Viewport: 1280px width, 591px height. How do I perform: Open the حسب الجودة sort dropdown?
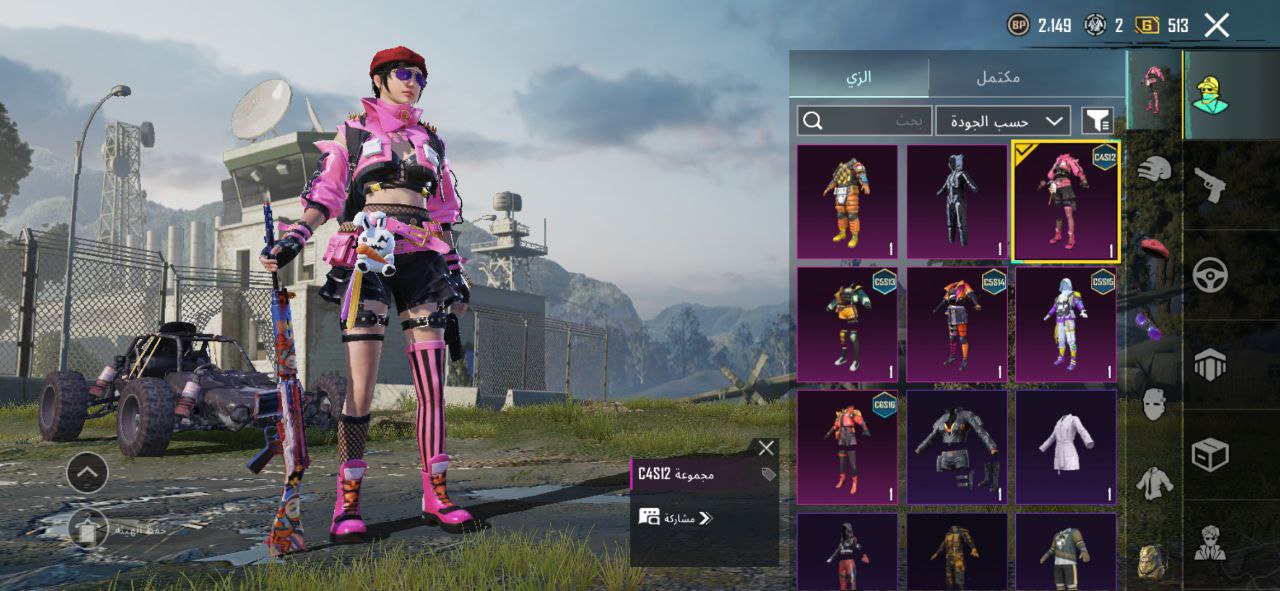pyautogui.click(x=1002, y=121)
